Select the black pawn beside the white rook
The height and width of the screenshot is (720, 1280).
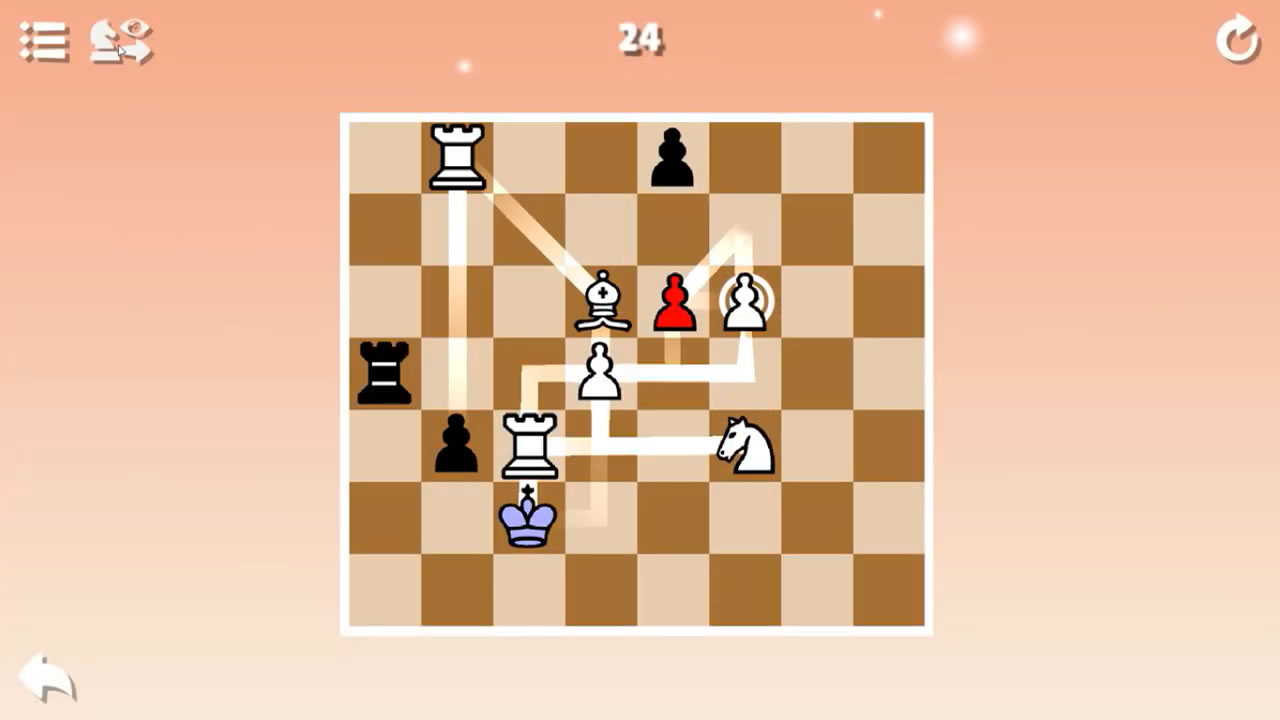[456, 445]
